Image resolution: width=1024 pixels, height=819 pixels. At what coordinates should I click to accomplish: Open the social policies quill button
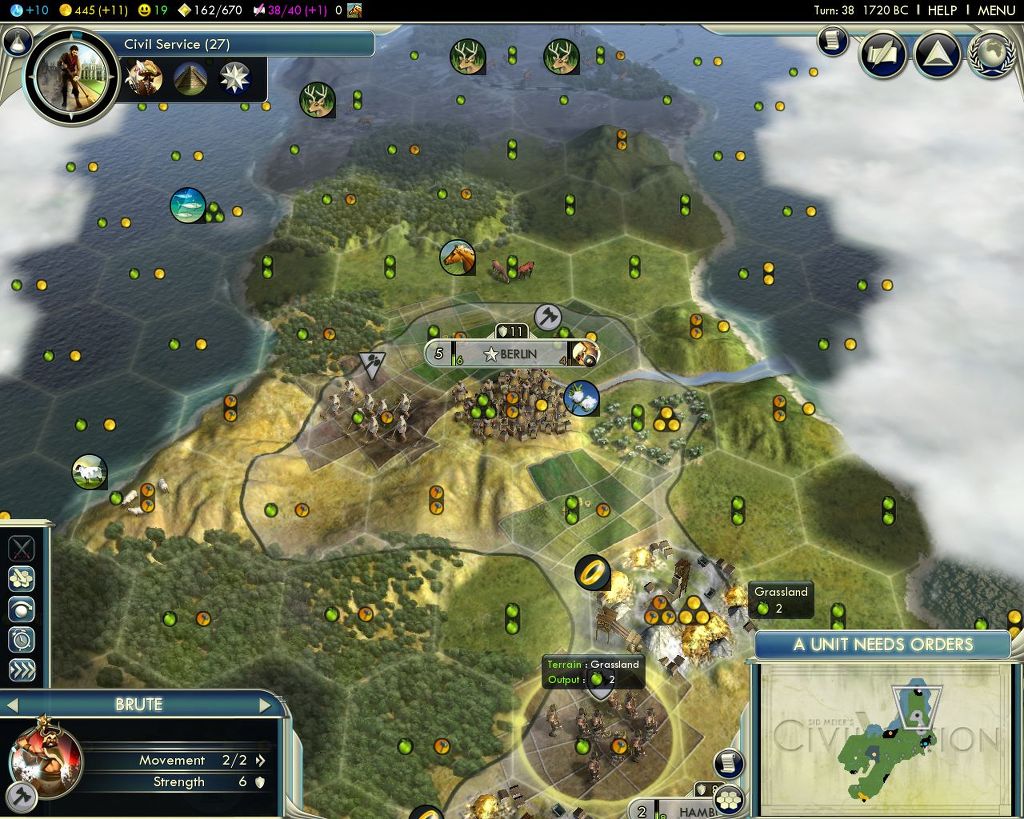coord(883,55)
